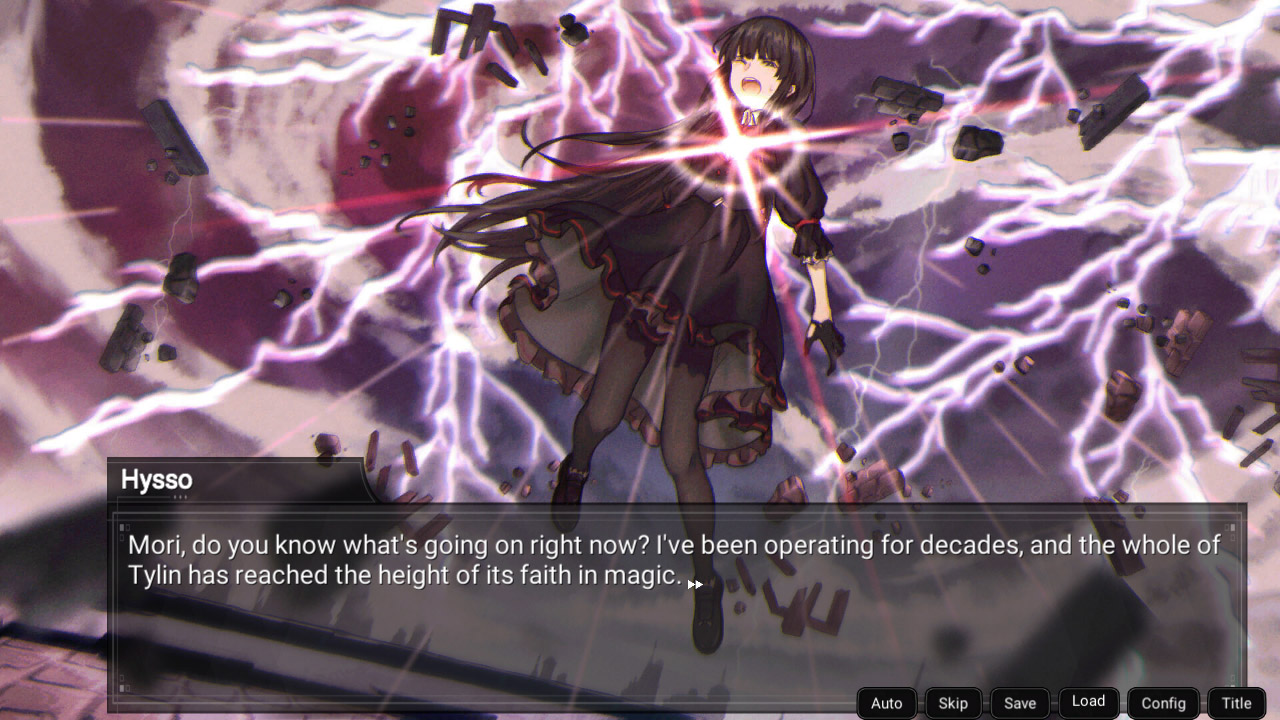Click the small marker in textbox top-left corner
1280x720 pixels.
pos(124,527)
